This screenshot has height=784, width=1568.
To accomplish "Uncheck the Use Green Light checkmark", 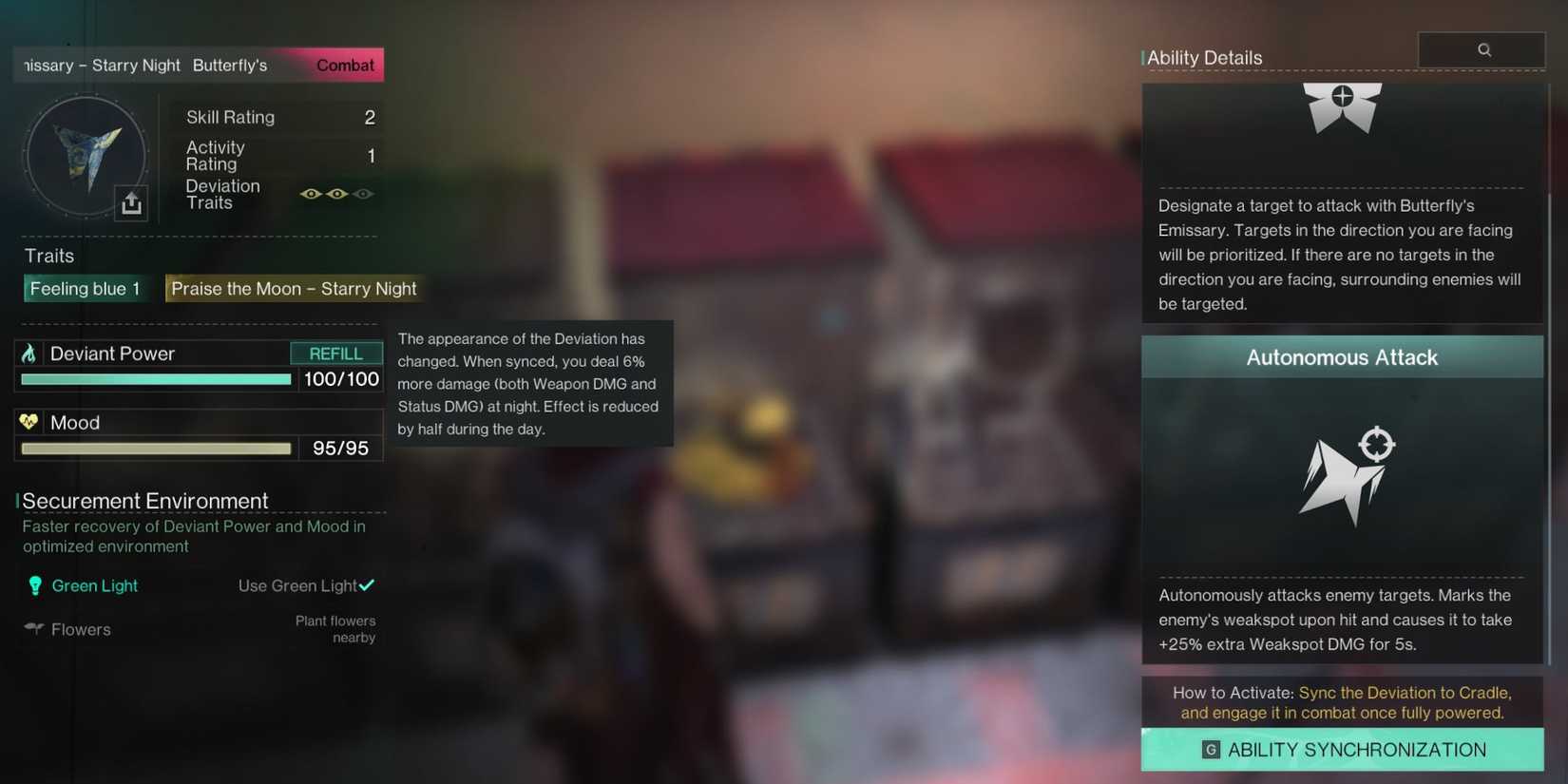I will point(366,584).
